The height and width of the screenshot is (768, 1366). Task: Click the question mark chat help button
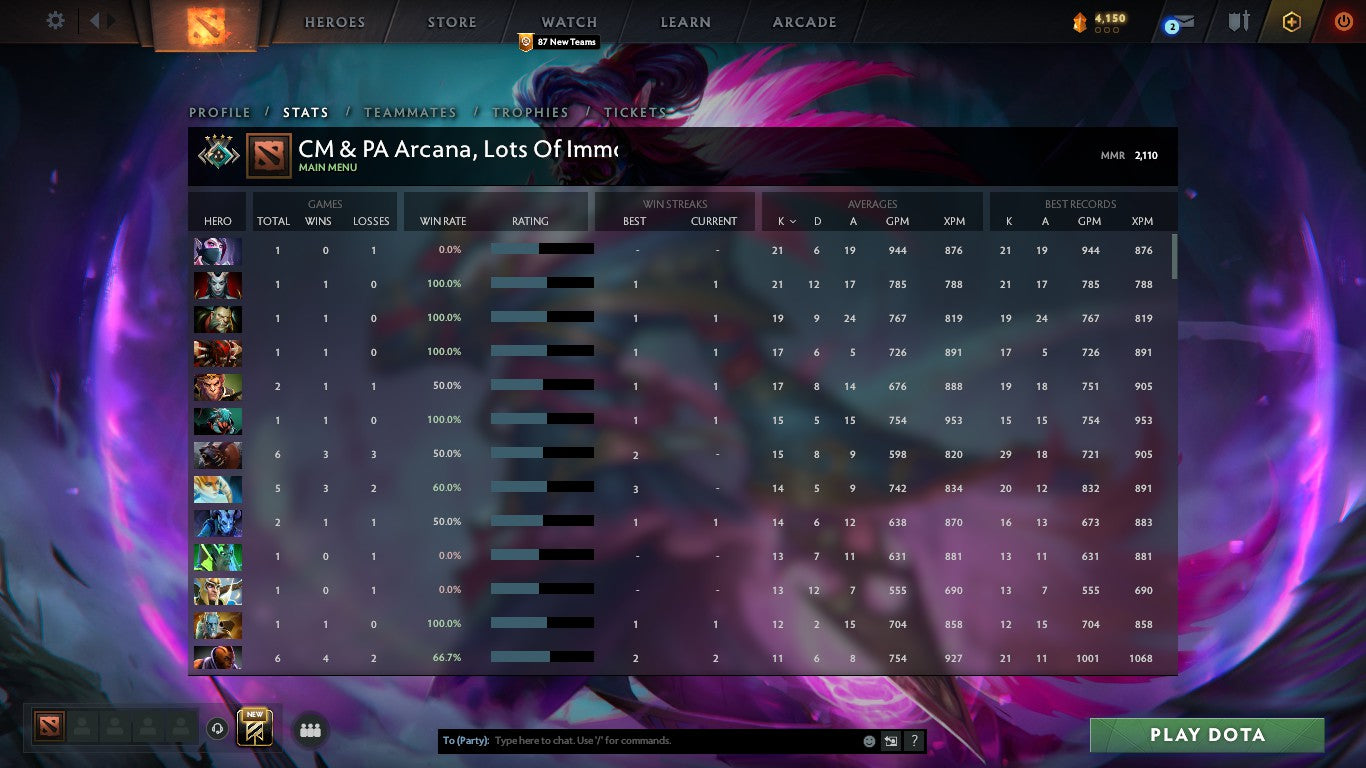point(913,740)
